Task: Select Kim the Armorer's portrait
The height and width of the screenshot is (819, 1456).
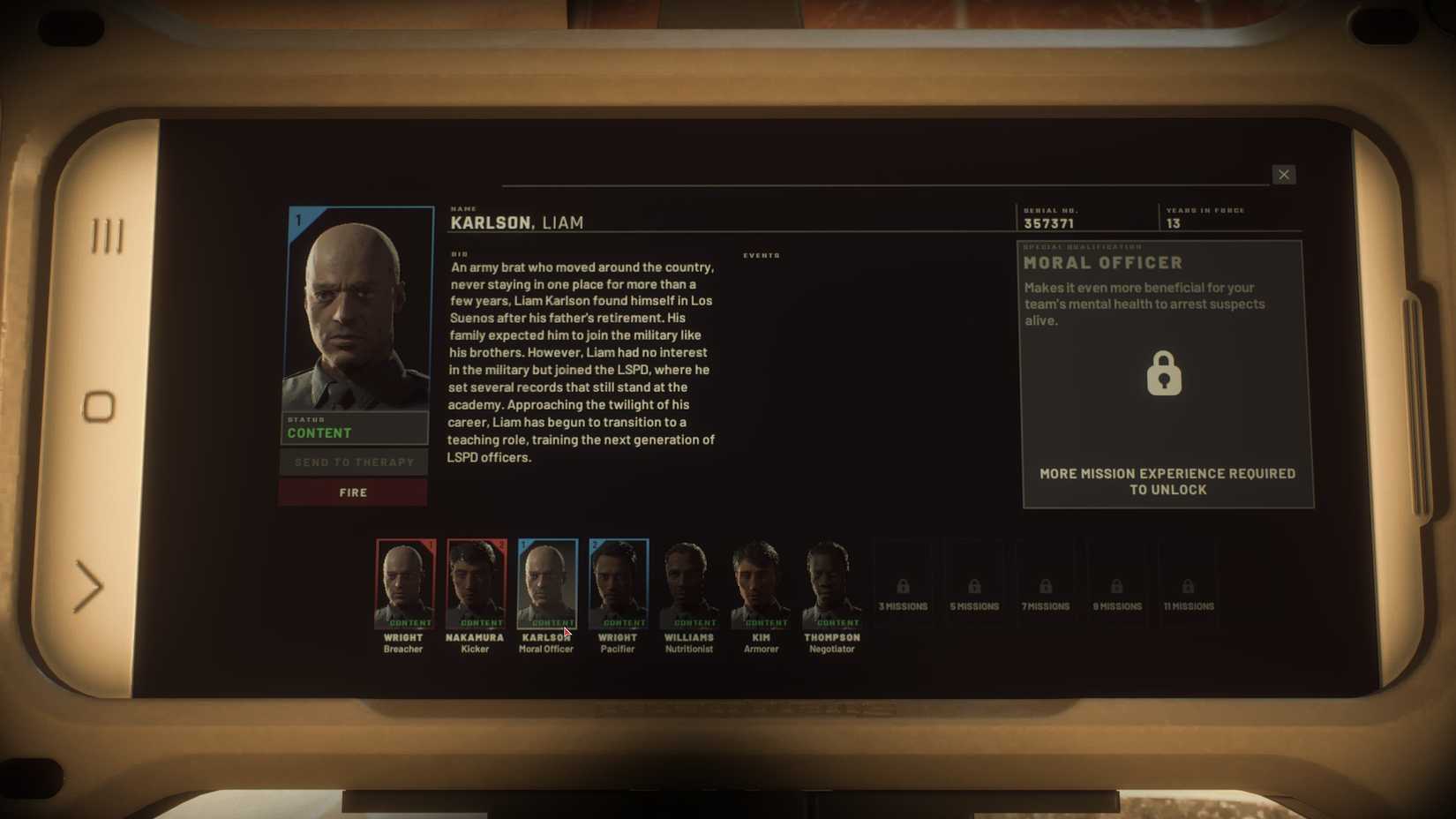Action: coord(760,581)
